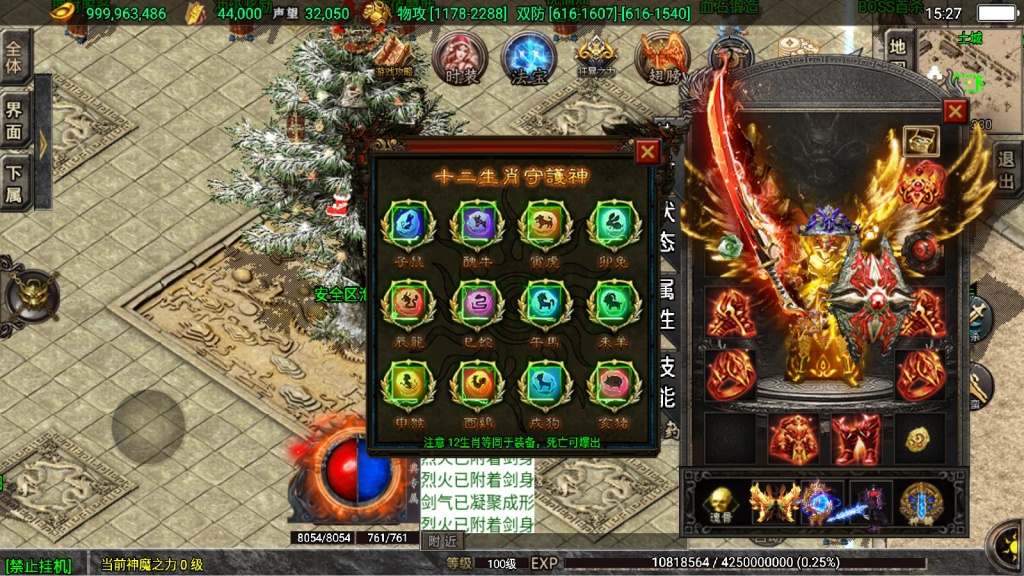Screen dimensions: 1024x576
Task: Open the 时装 fashion menu
Action: click(461, 58)
